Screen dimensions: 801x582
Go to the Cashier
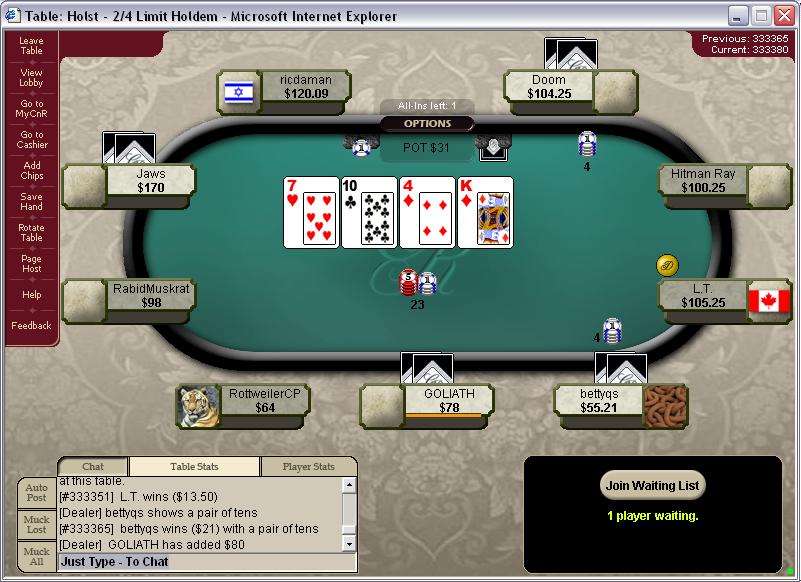click(x=31, y=140)
